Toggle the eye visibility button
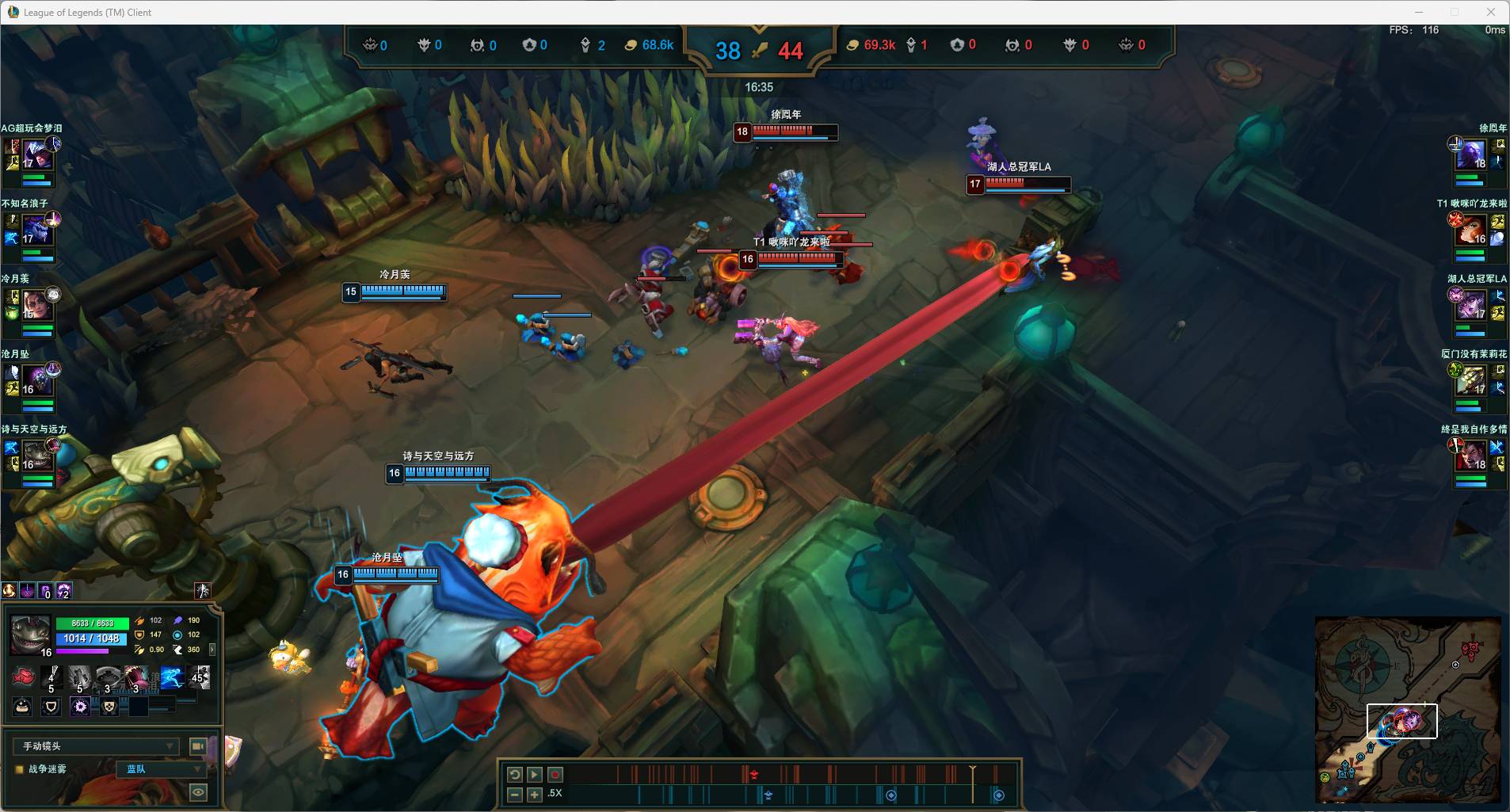The height and width of the screenshot is (812, 1510). coord(198,791)
